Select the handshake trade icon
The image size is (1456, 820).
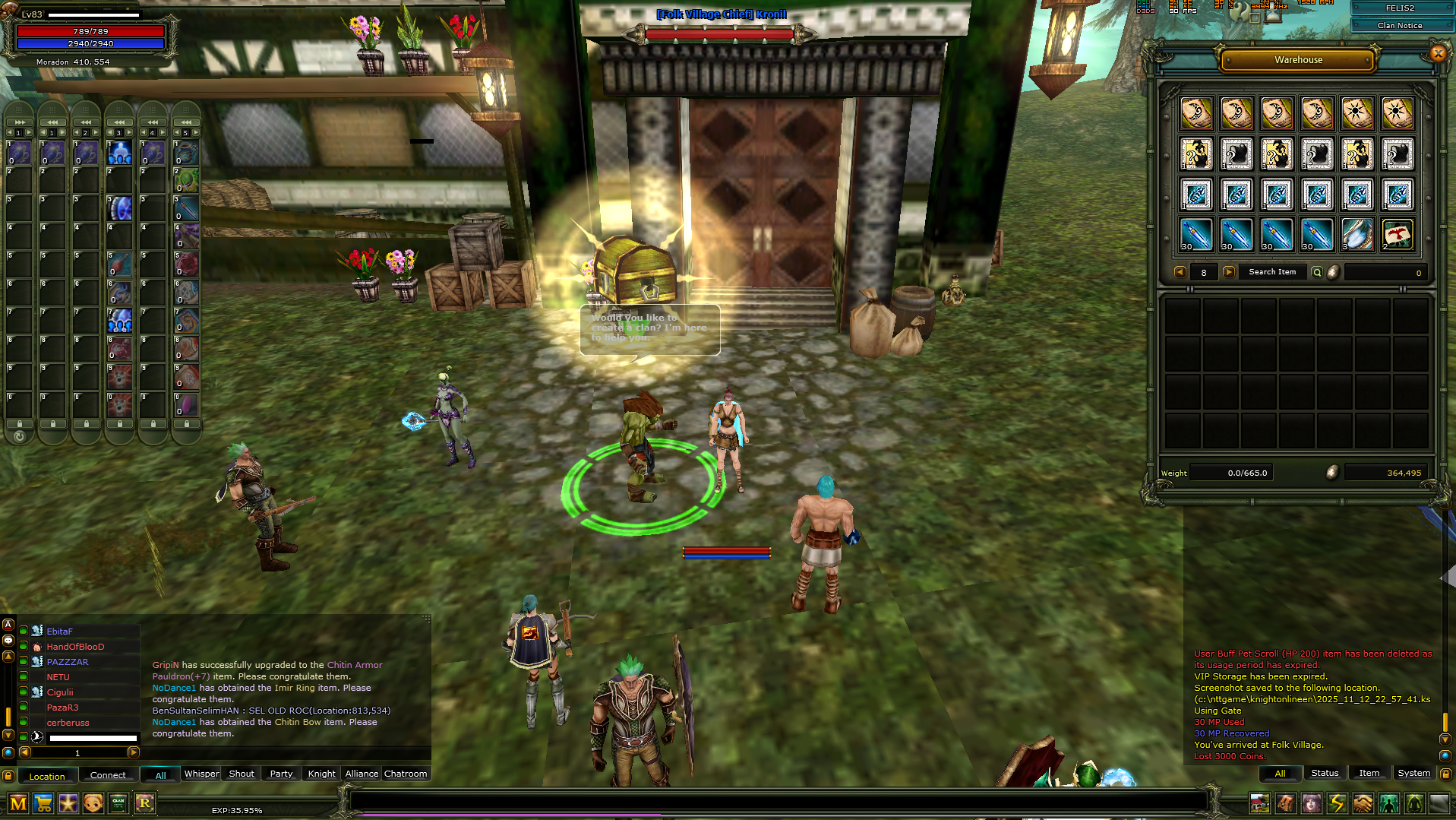(1362, 803)
